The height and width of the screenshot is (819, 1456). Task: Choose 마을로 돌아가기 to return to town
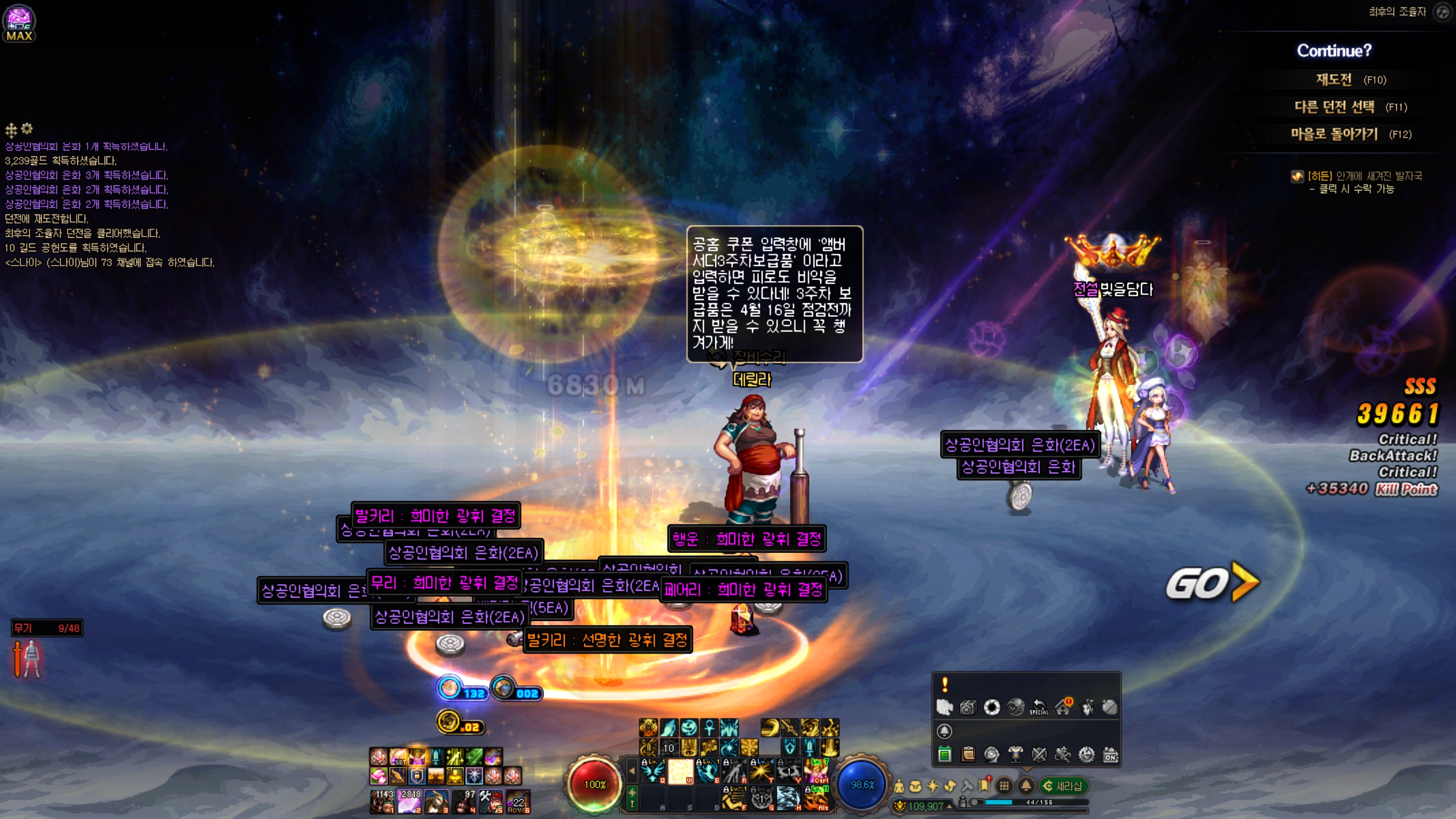point(1334,134)
